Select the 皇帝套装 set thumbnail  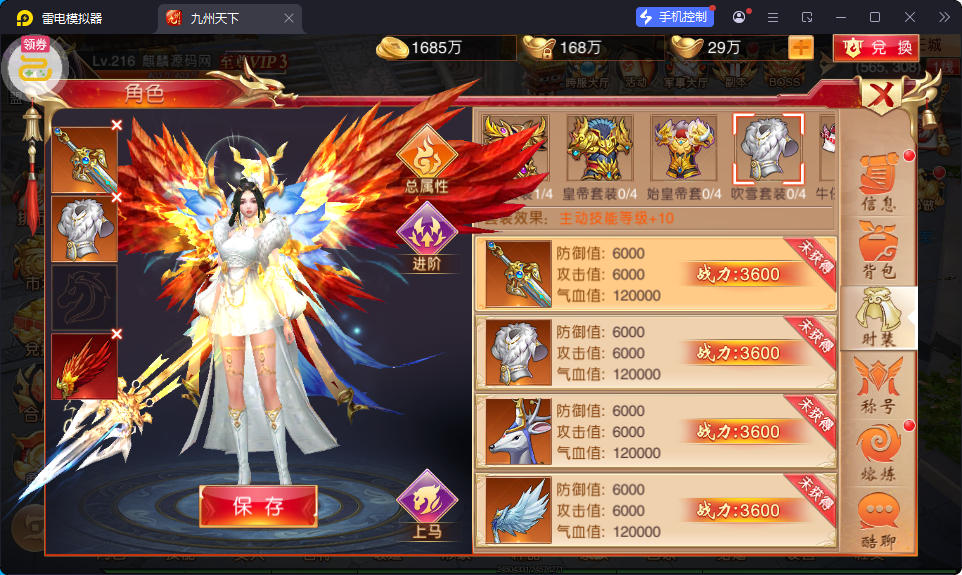pyautogui.click(x=599, y=149)
